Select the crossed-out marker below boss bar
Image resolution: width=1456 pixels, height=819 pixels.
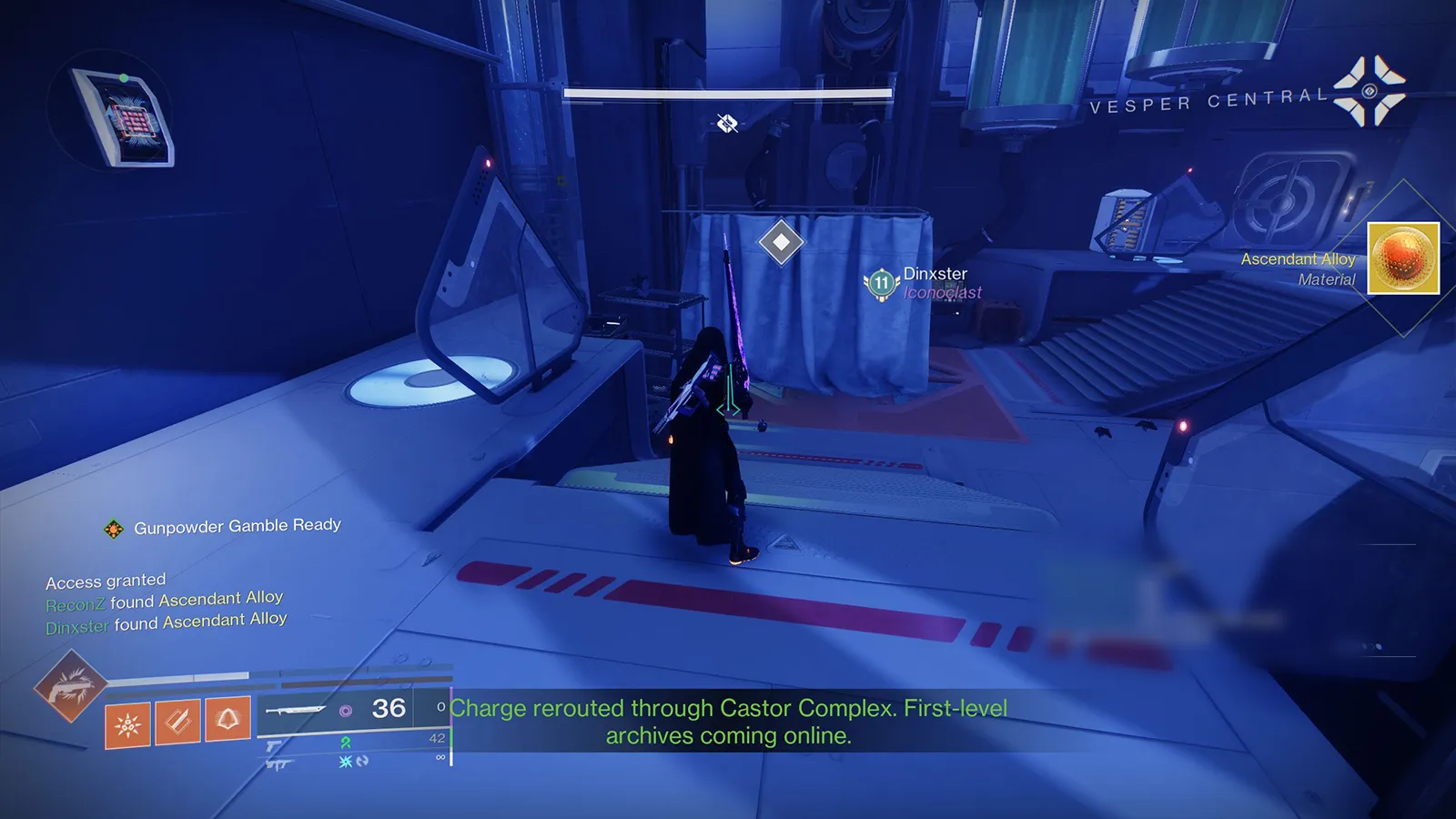pos(727,123)
